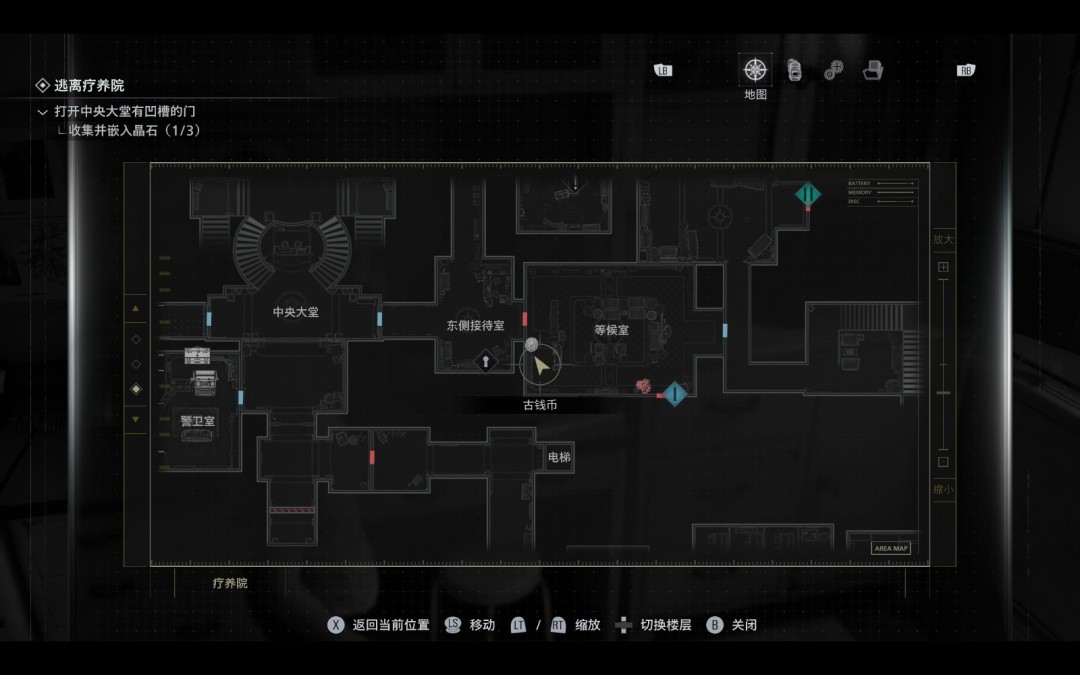Image resolution: width=1080 pixels, height=675 pixels.
Task: Click the 电梯 elevator label on map
Action: pos(559,457)
